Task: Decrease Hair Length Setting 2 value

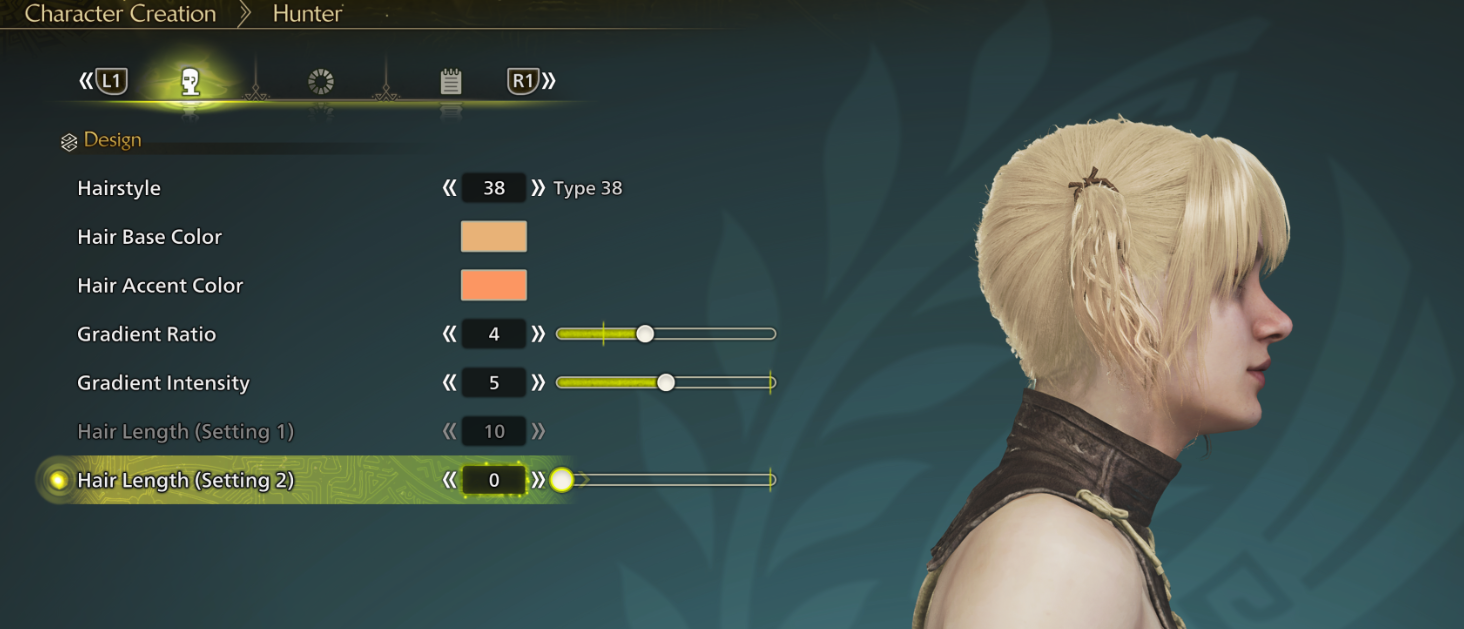Action: pos(450,480)
